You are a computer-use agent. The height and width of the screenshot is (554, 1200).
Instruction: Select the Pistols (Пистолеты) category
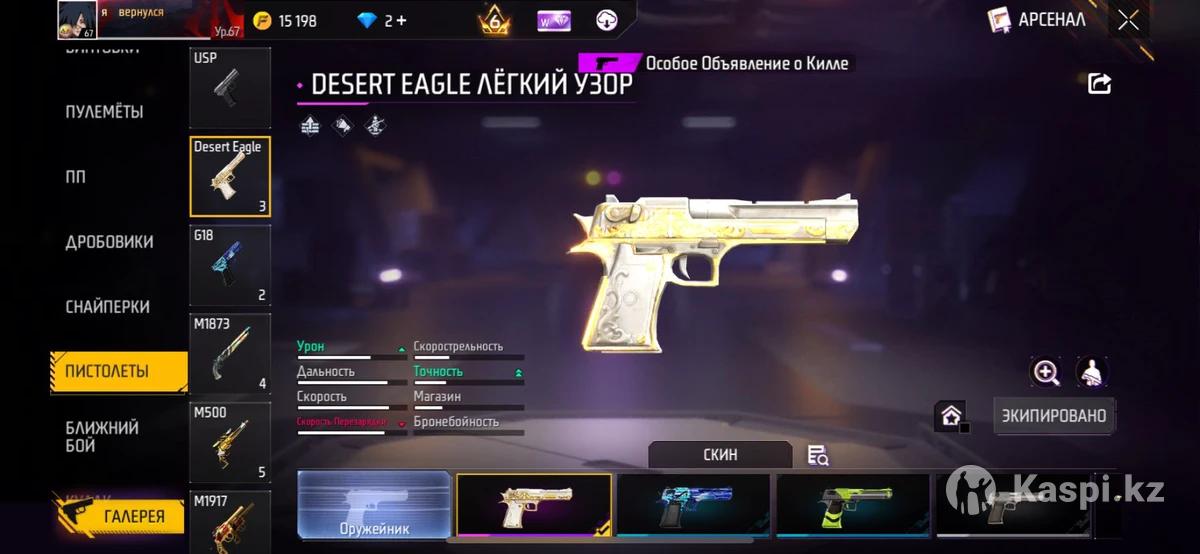click(x=107, y=371)
